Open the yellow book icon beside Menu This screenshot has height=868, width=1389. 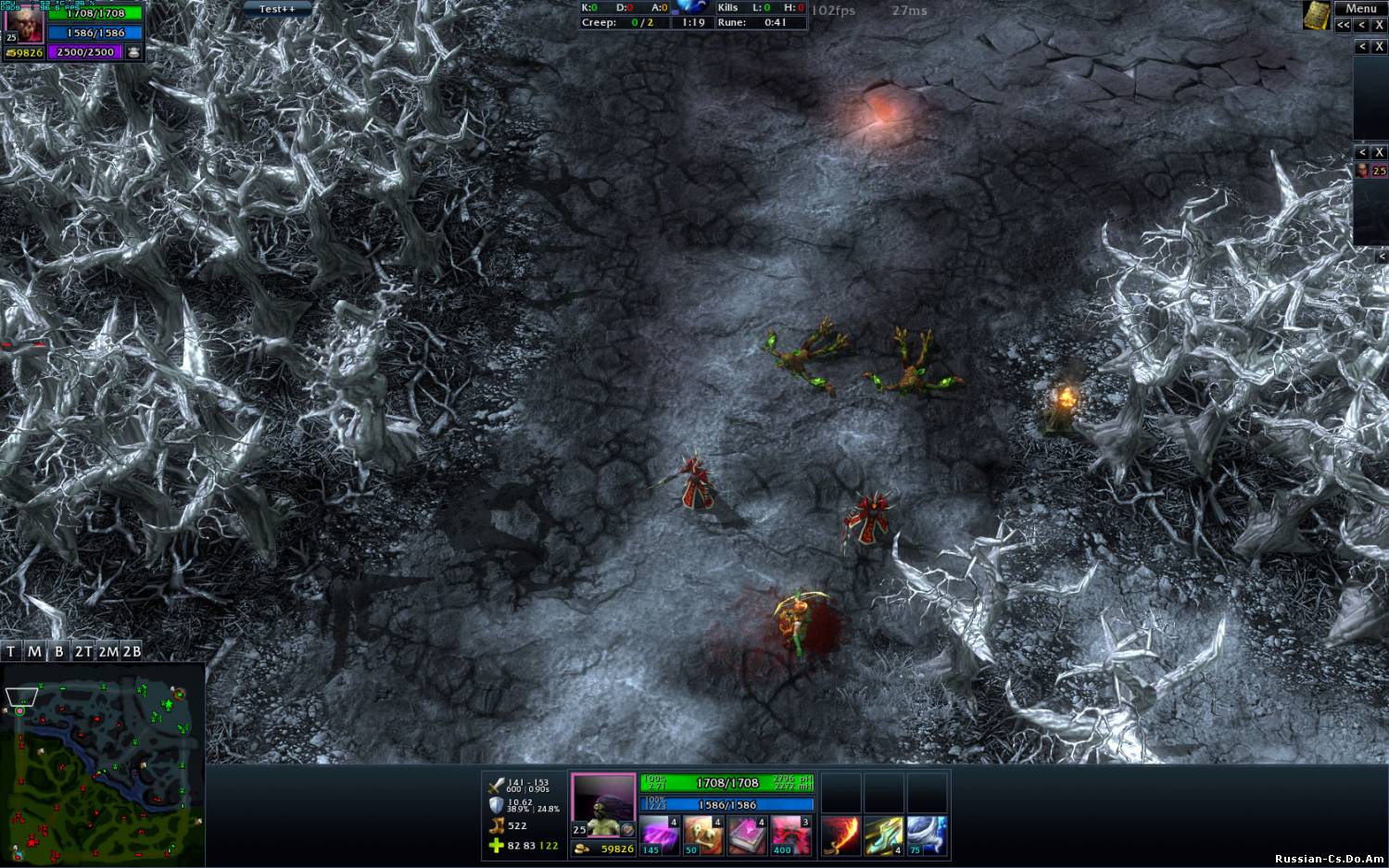click(x=1316, y=15)
